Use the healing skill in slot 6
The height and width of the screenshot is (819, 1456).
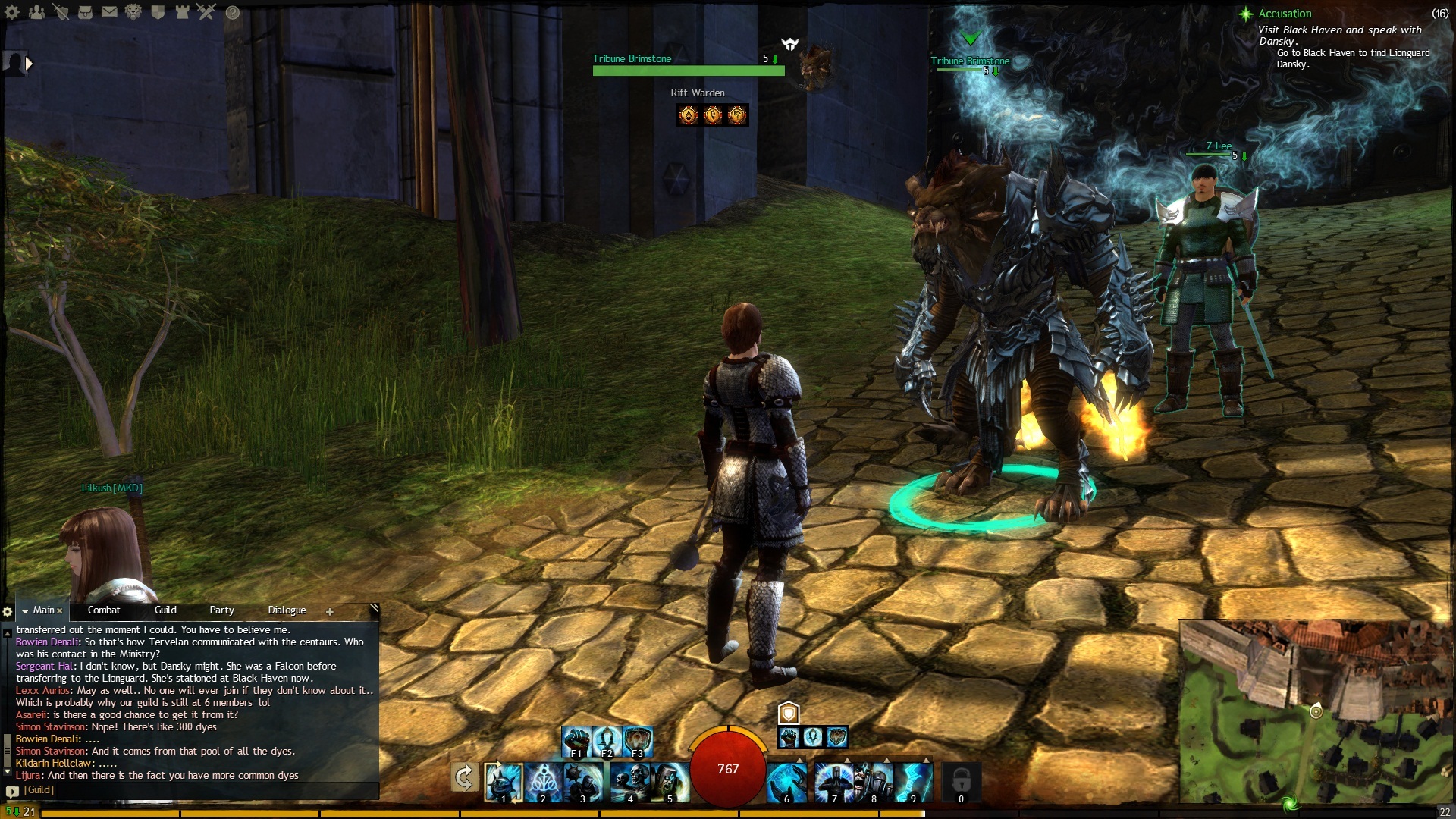[786, 783]
